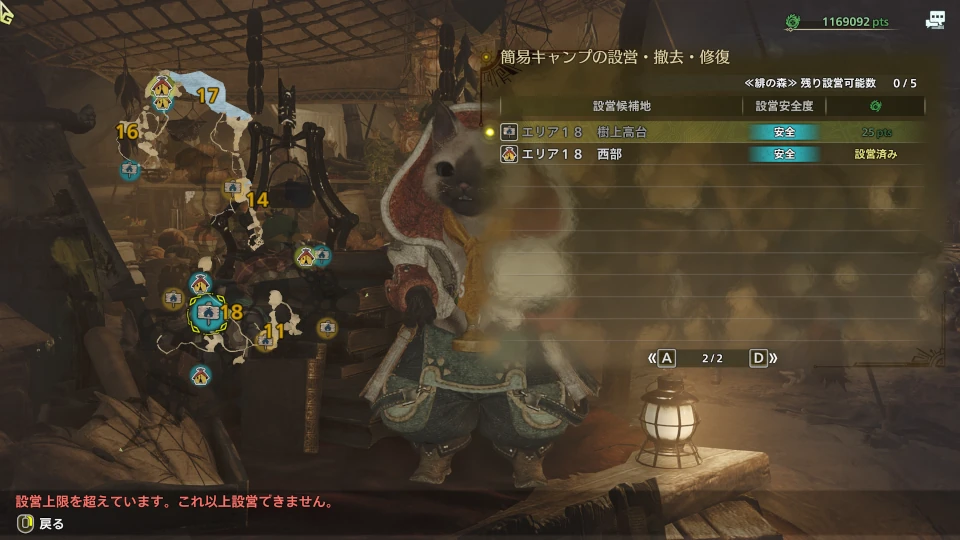Select the gold campsite marker right of area 11

pos(327,326)
